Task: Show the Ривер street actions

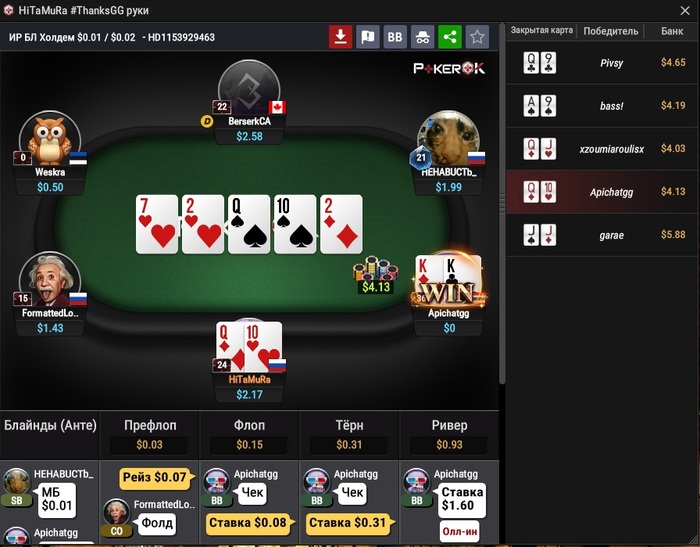Action: (x=449, y=425)
